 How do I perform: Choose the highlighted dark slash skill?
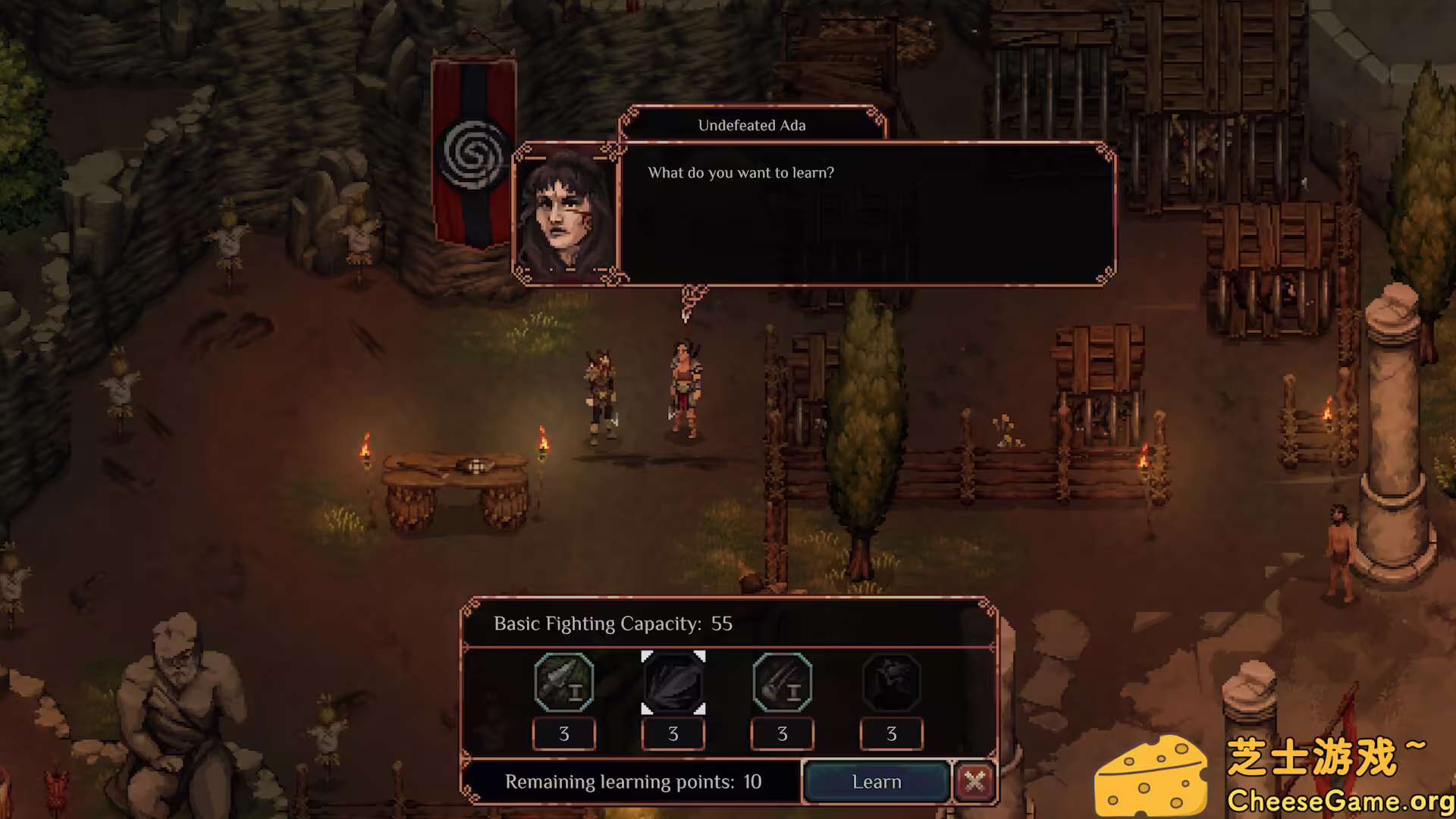pos(673,682)
